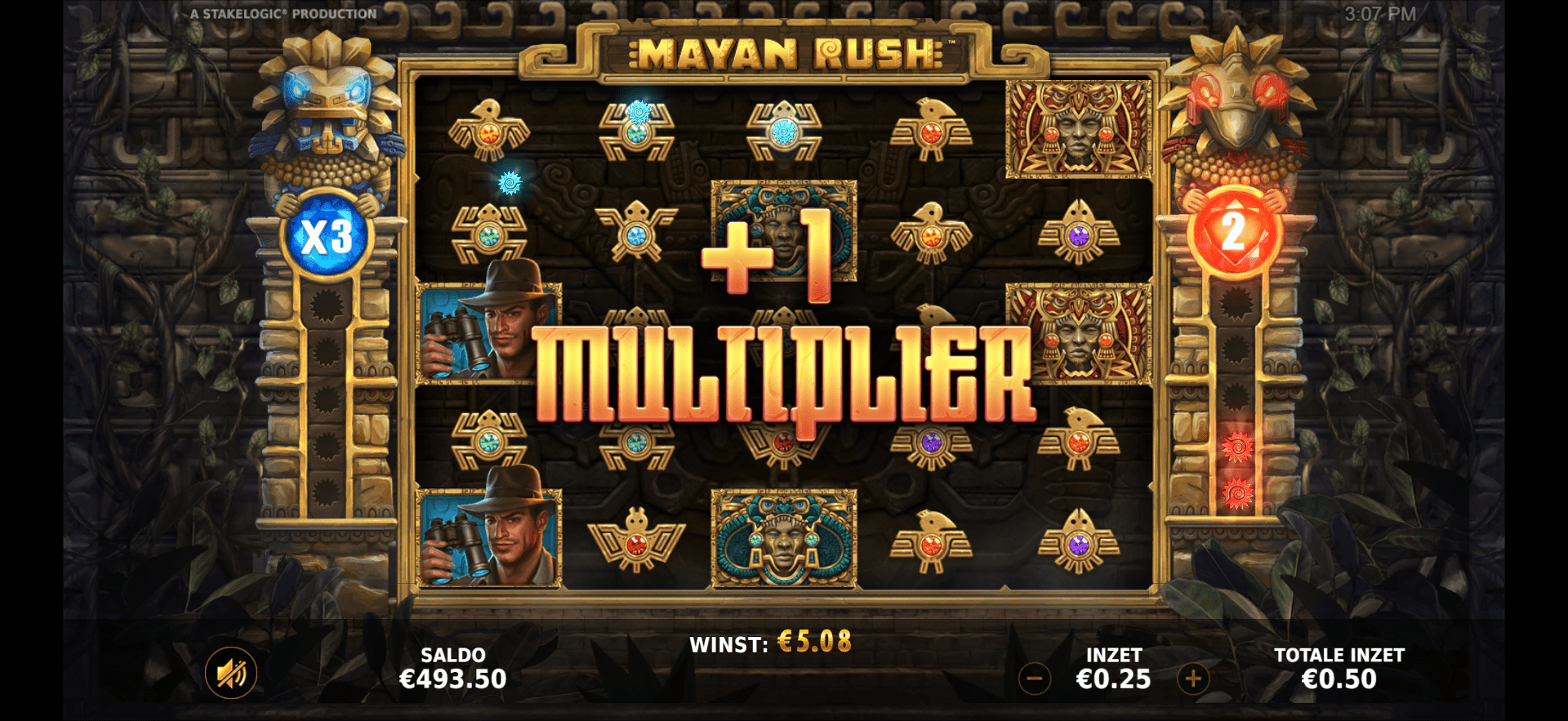
Task: Unmute the game sound
Action: coord(231,671)
